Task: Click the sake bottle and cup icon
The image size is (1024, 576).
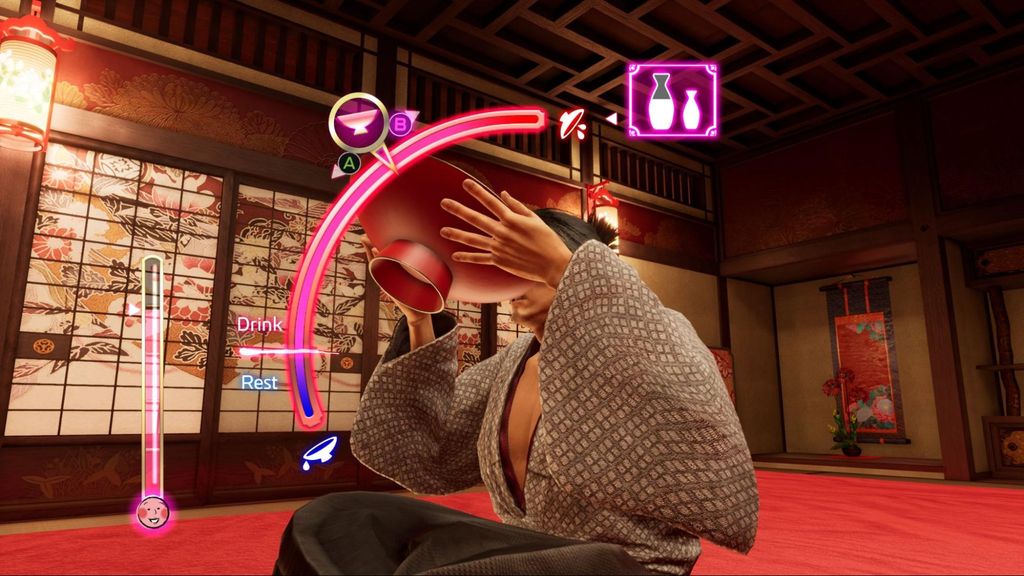Action: point(671,100)
